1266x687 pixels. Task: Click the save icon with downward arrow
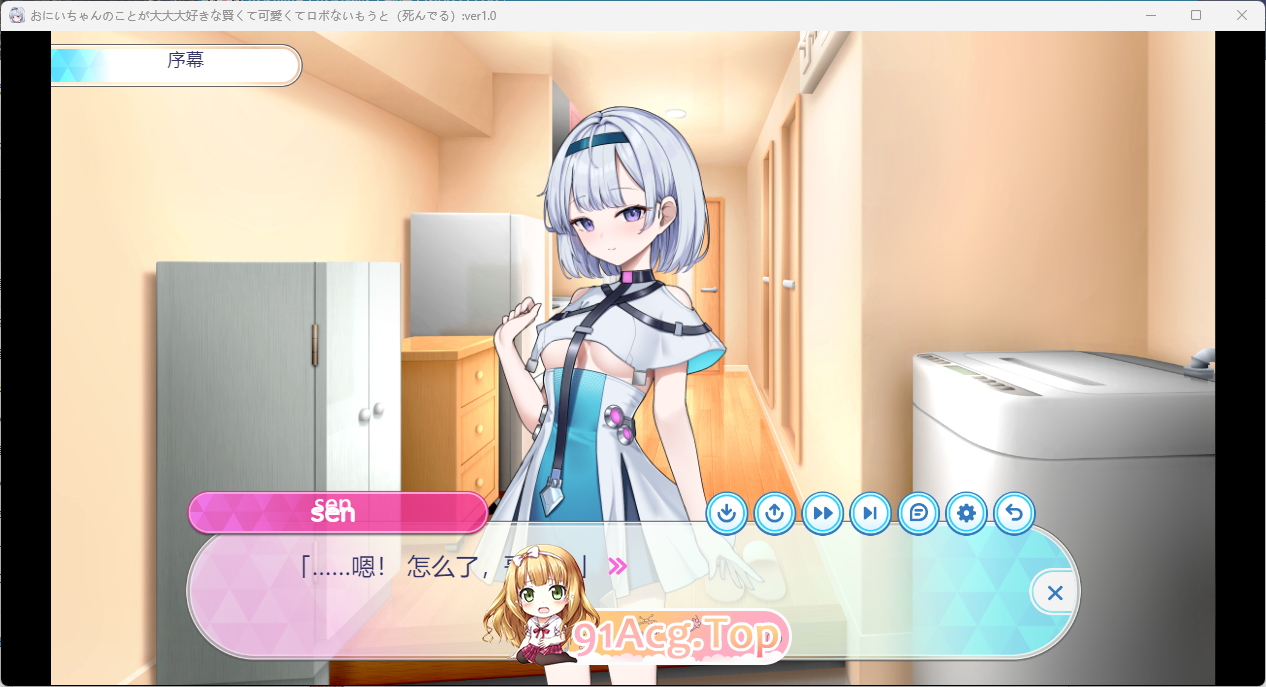coord(727,514)
